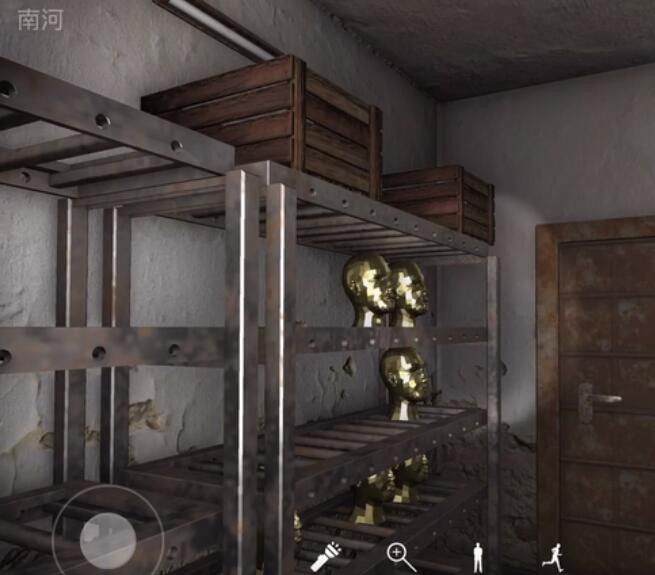This screenshot has width=655, height=575.
Task: Tap the magnifying glass zoom icon
Action: pos(401,556)
